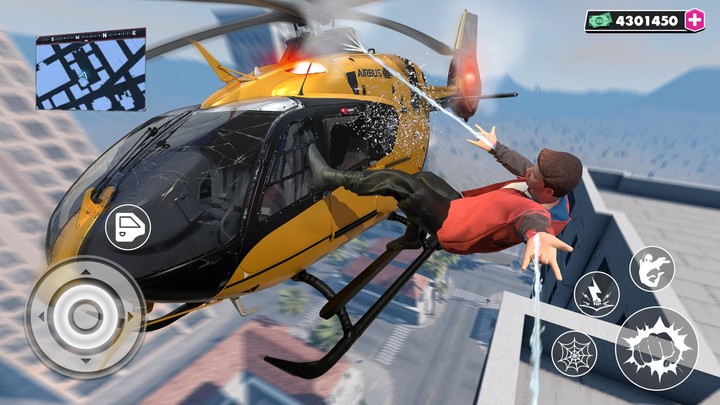Activate the ground smash lightning ability
720x405 pixels.
point(597,293)
